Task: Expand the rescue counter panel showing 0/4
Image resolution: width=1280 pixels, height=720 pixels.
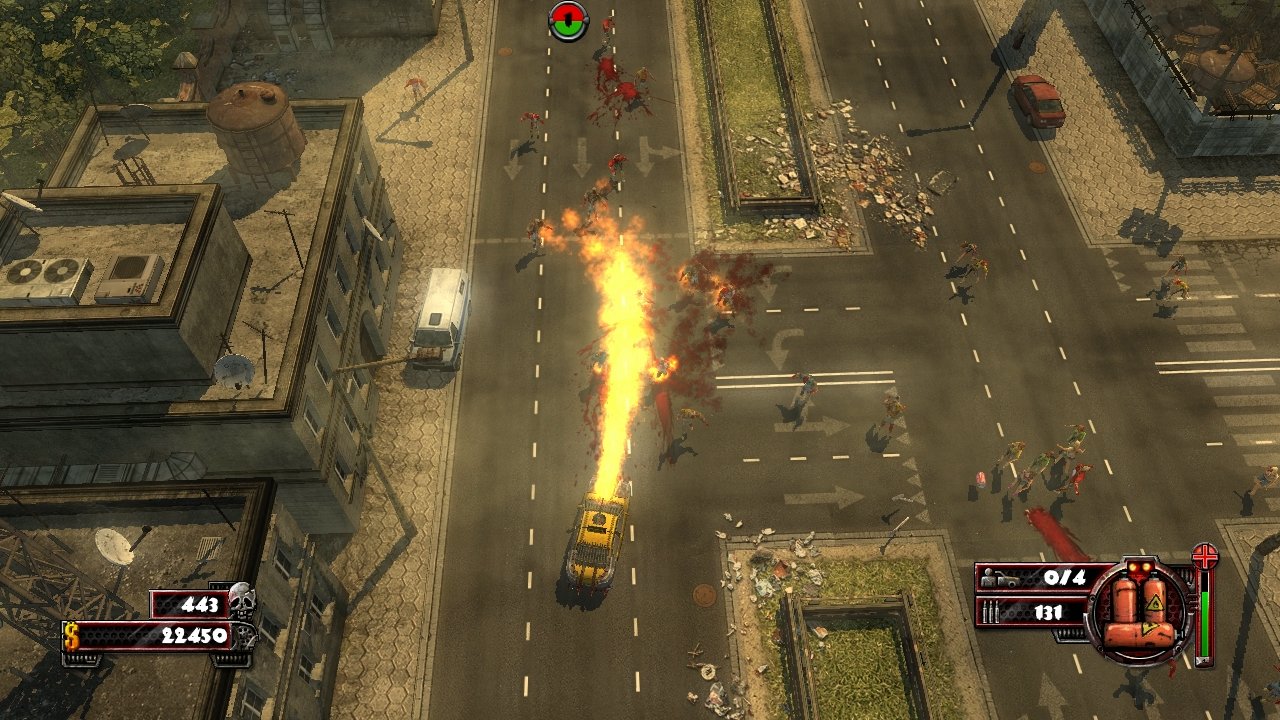Action: tap(1030, 578)
